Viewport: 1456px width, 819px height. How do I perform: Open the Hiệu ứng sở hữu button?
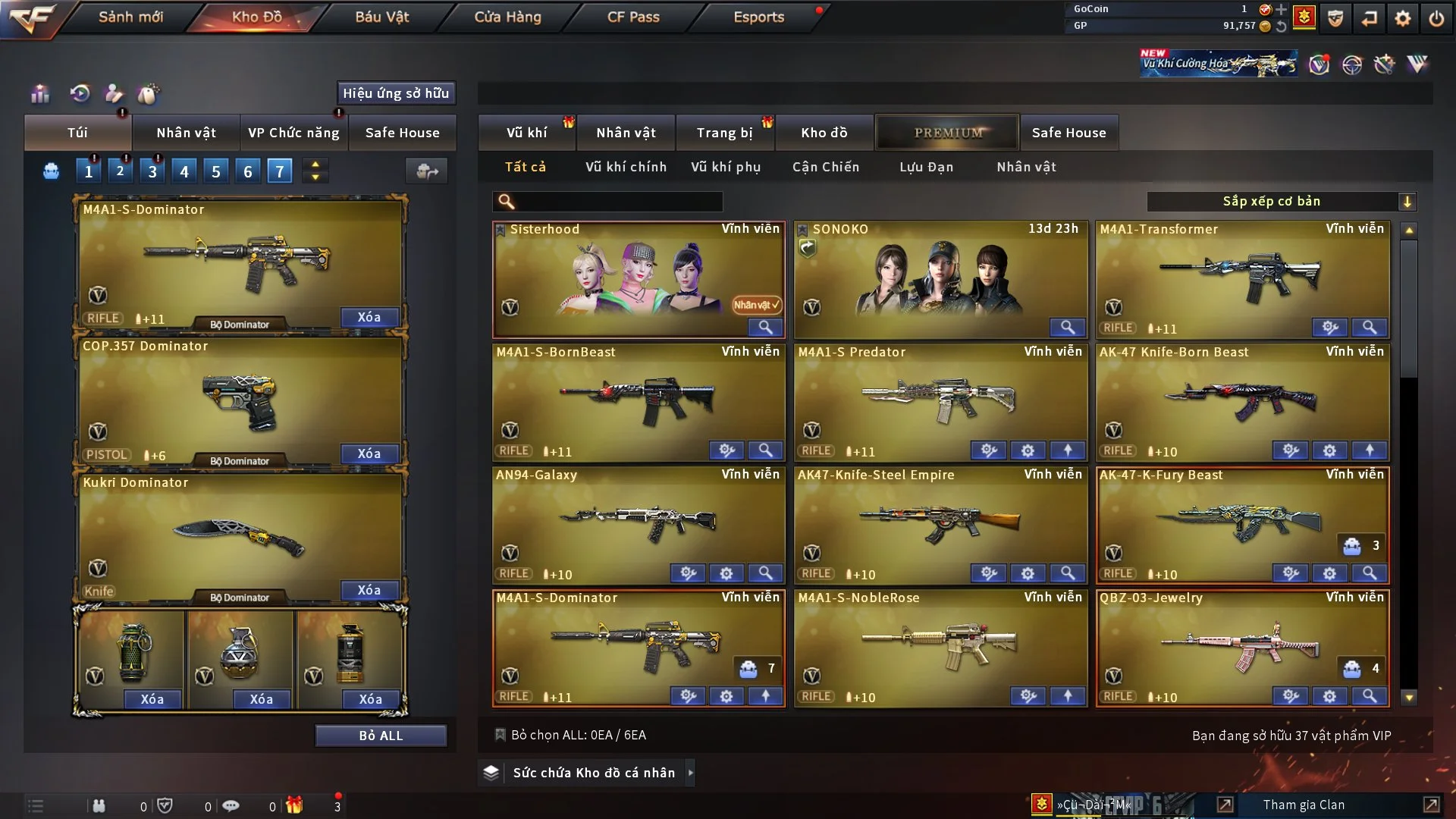(396, 93)
